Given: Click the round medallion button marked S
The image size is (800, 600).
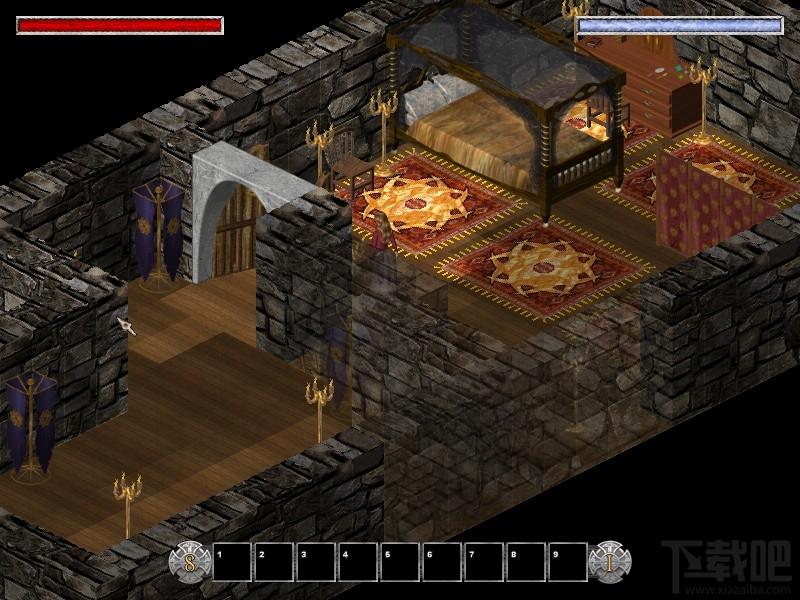Looking at the screenshot, I should click(190, 561).
